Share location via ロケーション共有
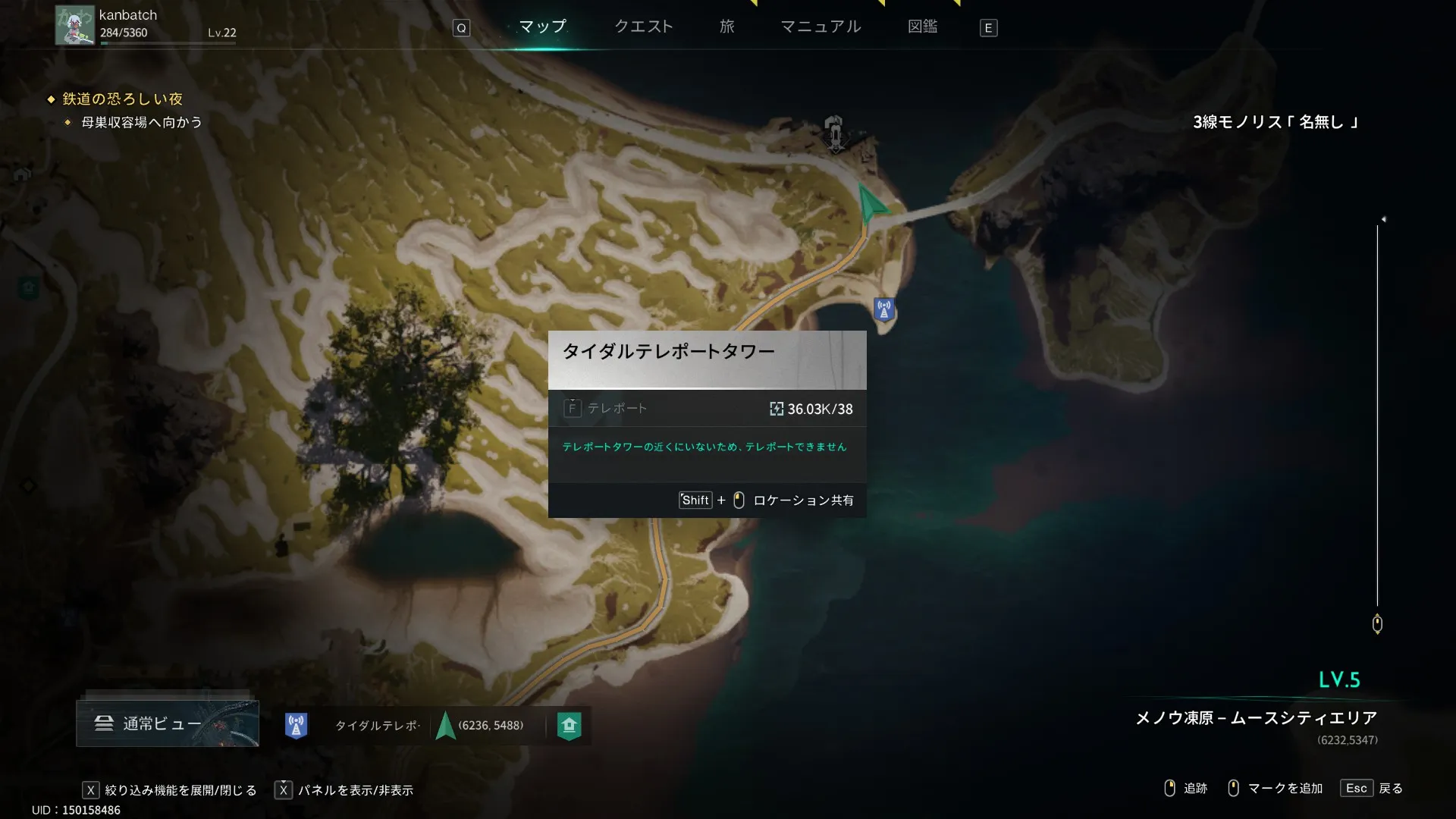Screen dimensions: 1456x819 point(802,500)
